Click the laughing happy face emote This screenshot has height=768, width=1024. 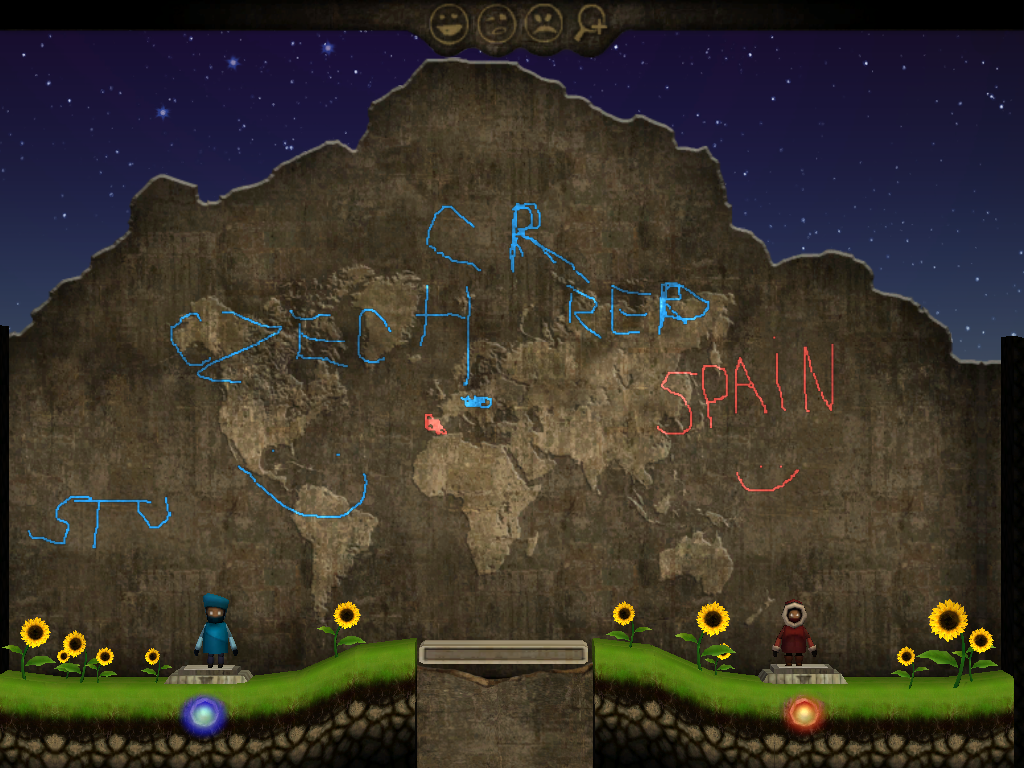point(449,23)
